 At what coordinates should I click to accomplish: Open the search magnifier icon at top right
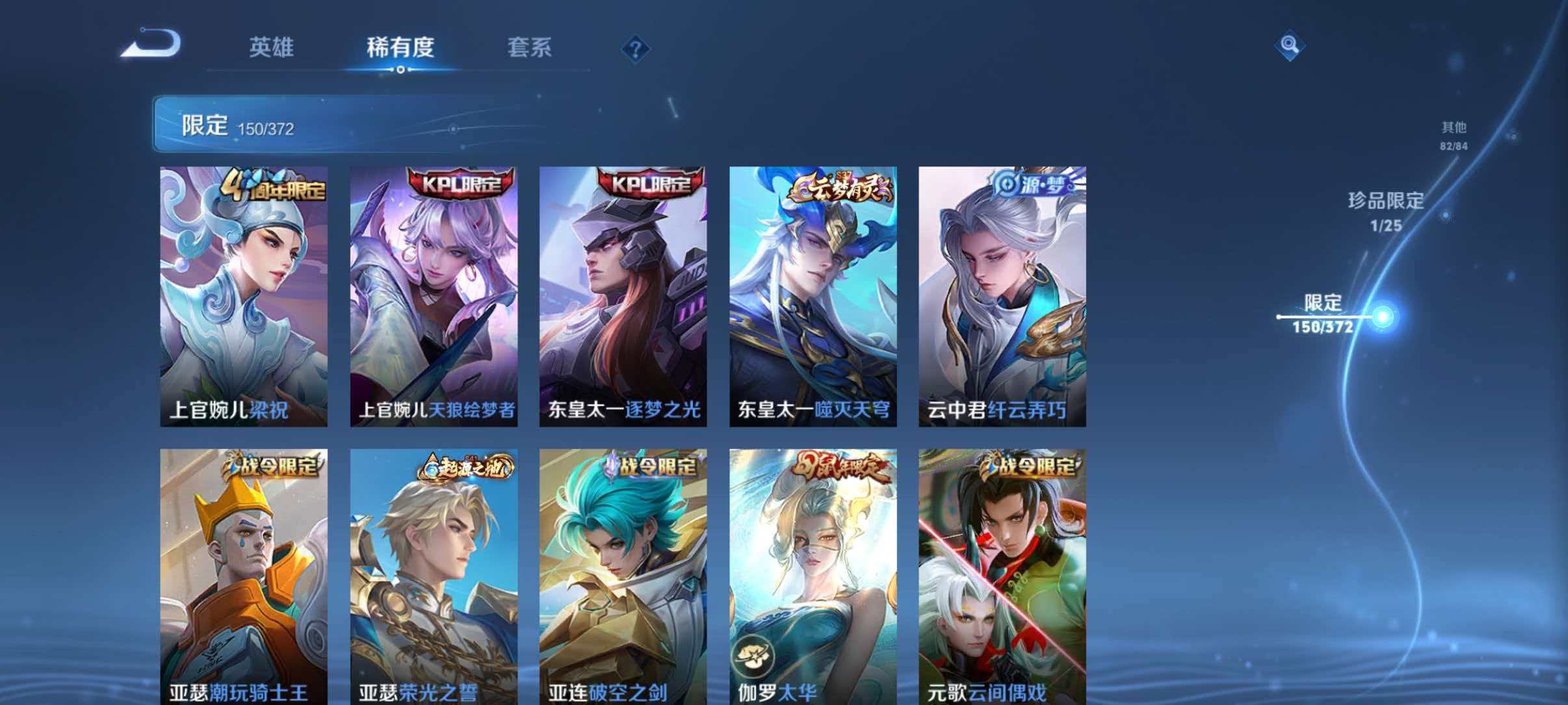pos(1290,46)
